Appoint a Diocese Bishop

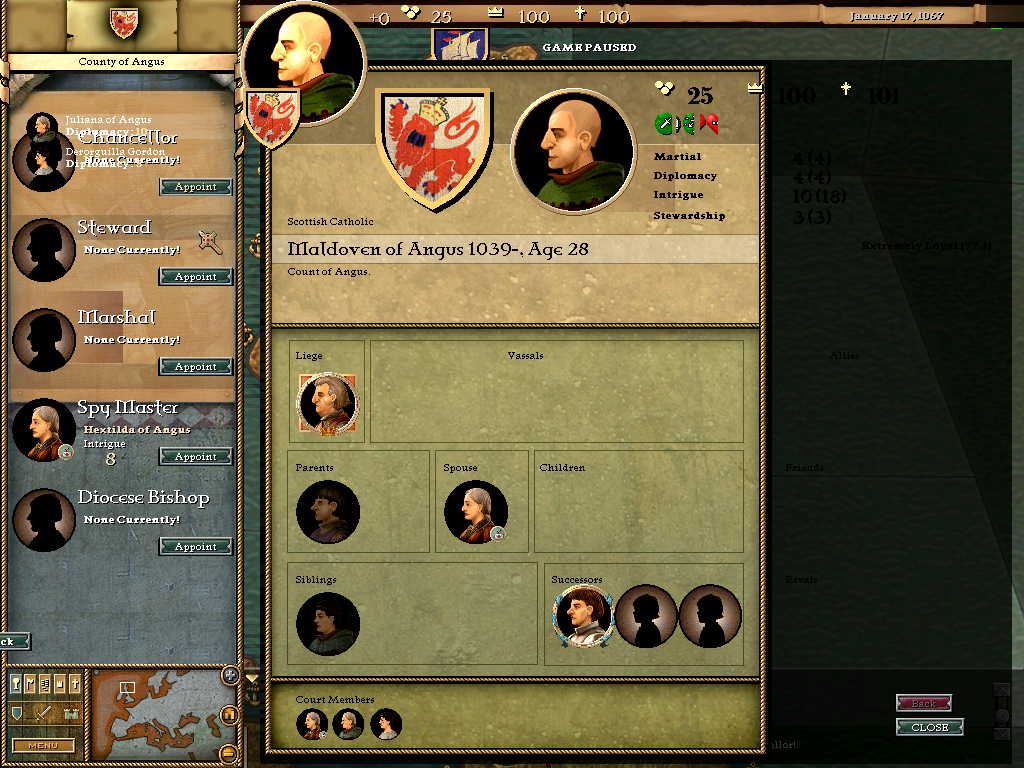tap(196, 547)
